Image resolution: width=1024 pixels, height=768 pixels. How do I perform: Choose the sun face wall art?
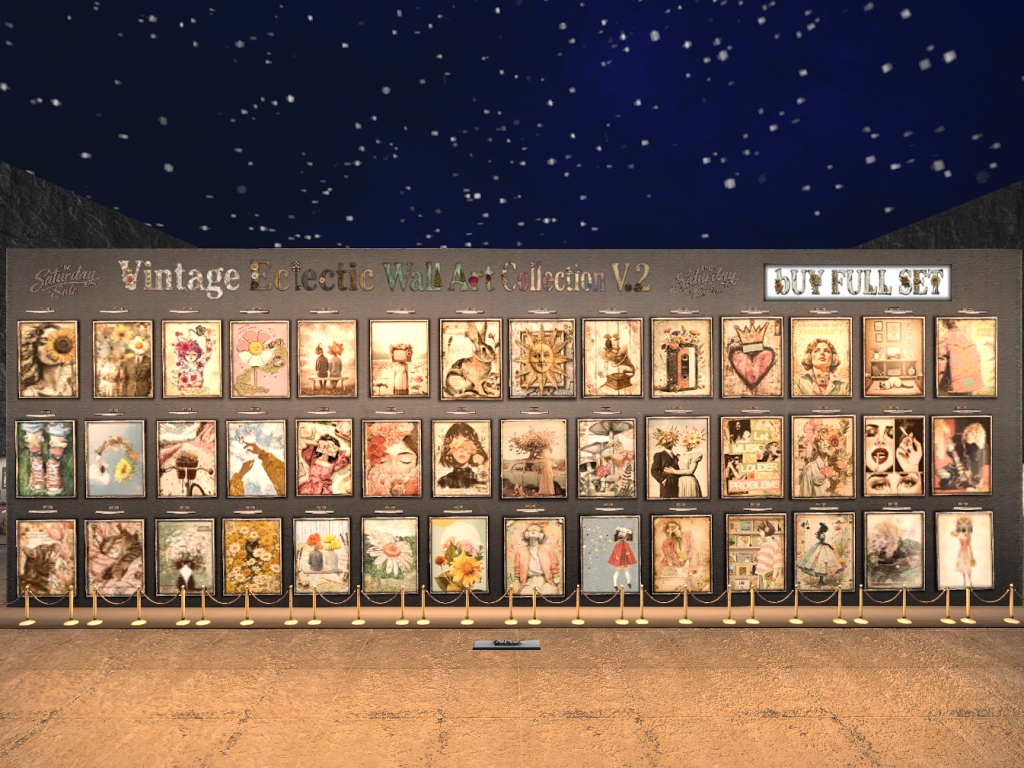542,358
